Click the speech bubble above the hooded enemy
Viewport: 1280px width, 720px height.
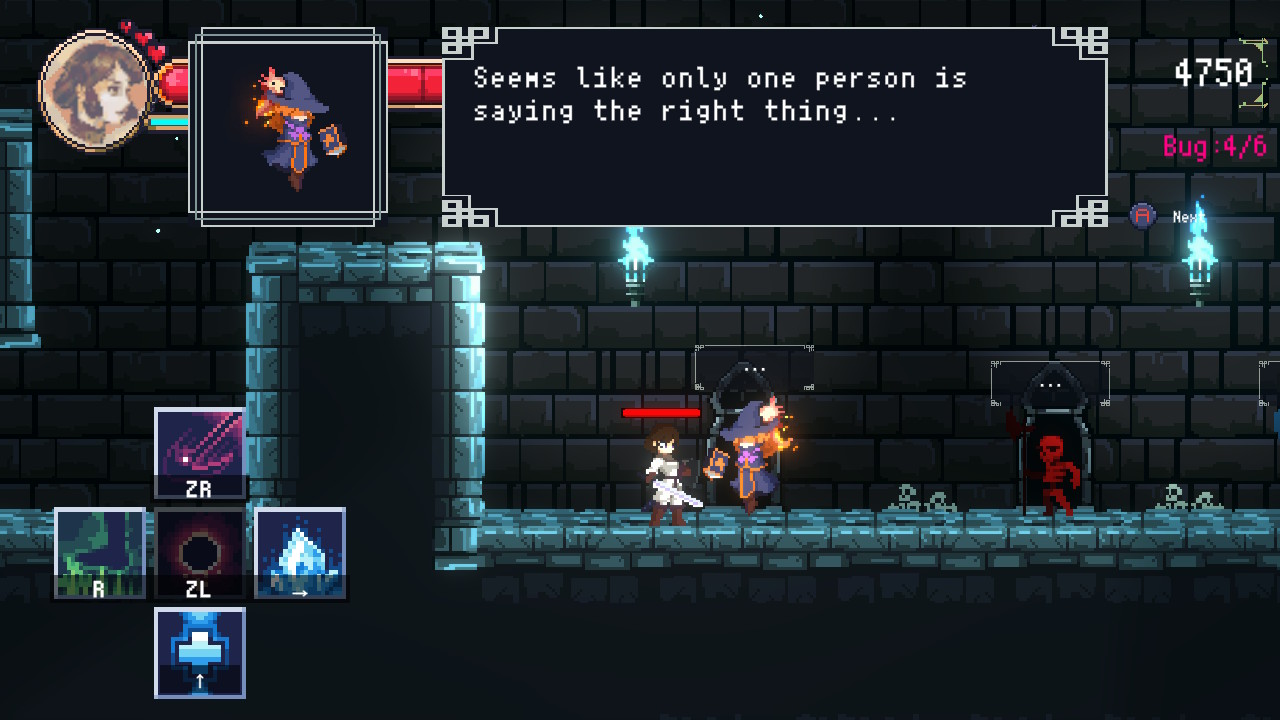[754, 370]
